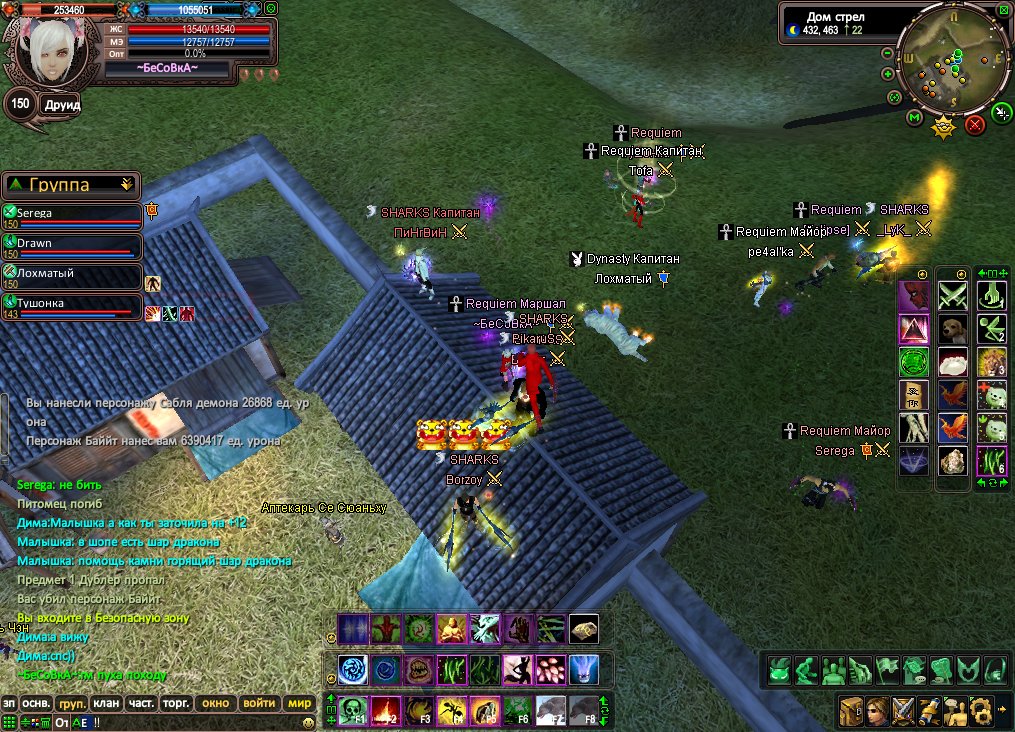Switch chat to the мир world tab
The width and height of the screenshot is (1015, 732).
tap(299, 703)
